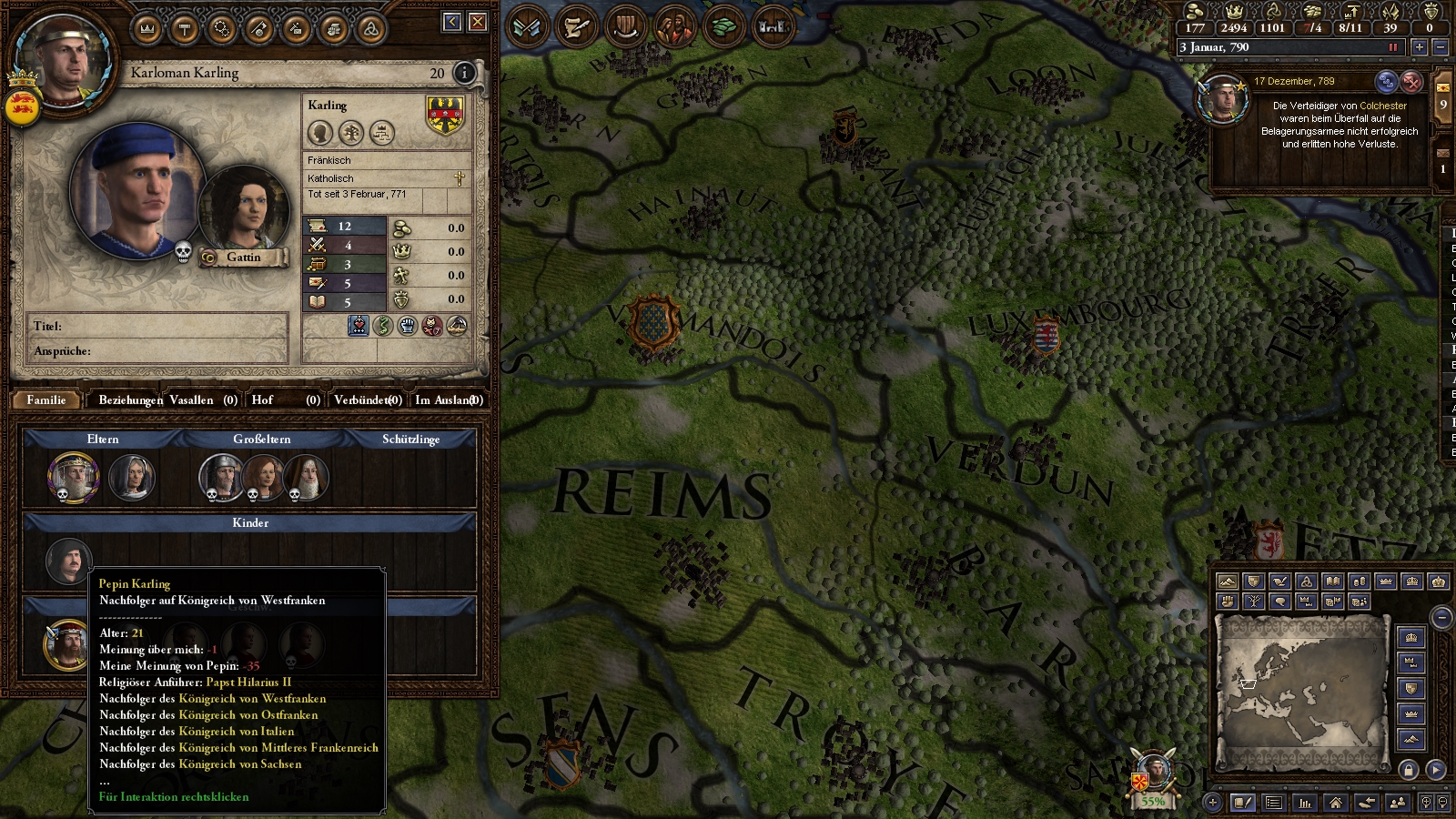Open the crossed flags military menu
Image resolution: width=1456 pixels, height=819 pixels.
tap(527, 27)
